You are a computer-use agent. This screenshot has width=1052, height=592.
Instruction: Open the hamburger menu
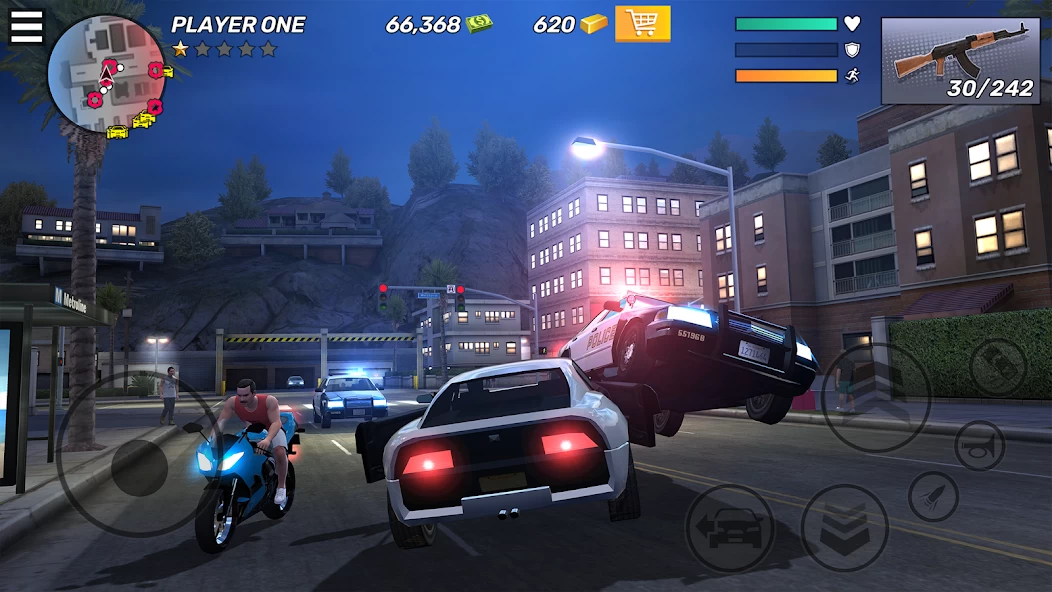point(26,27)
